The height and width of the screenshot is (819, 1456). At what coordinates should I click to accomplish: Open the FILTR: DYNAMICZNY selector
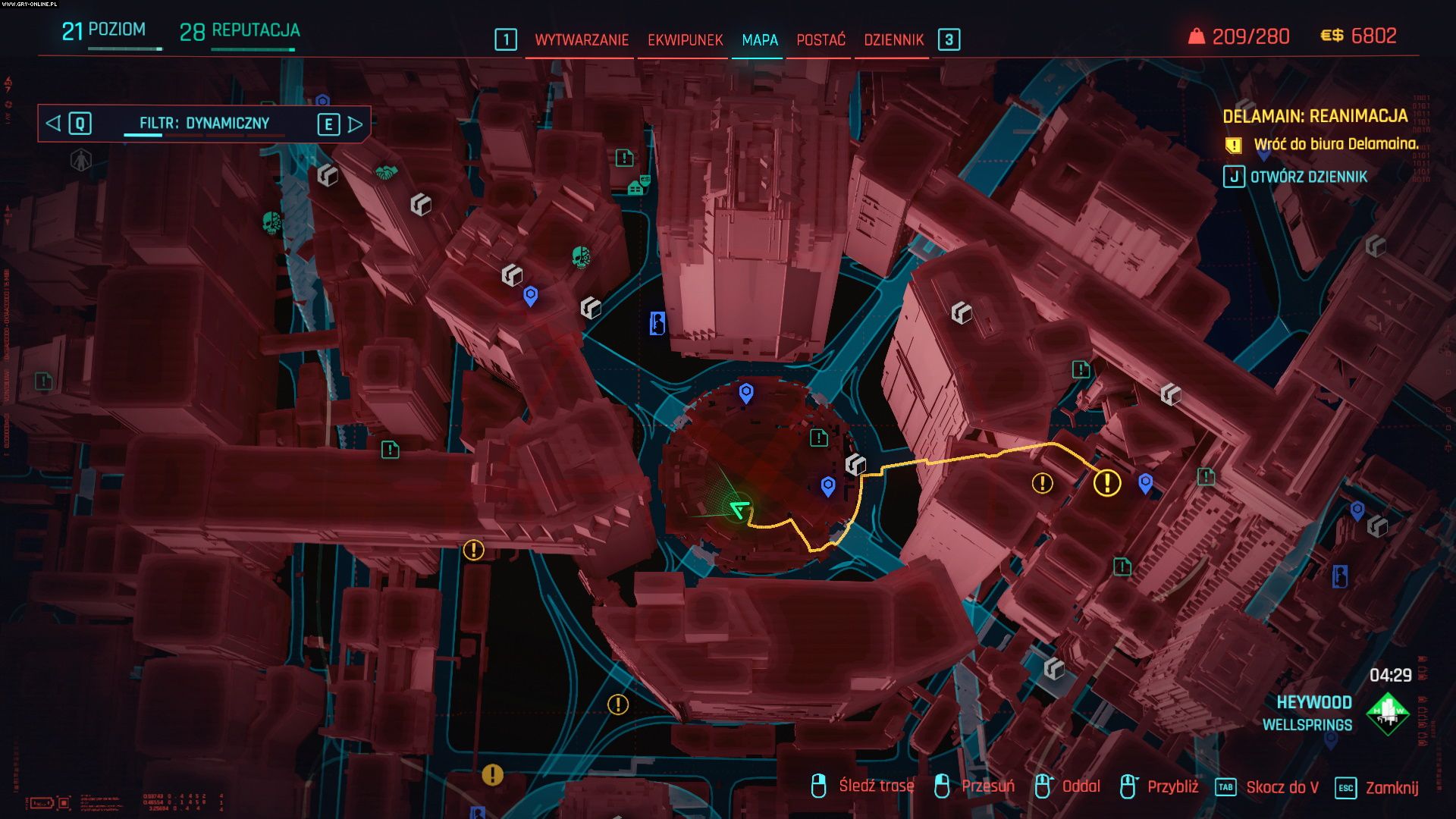(205, 123)
